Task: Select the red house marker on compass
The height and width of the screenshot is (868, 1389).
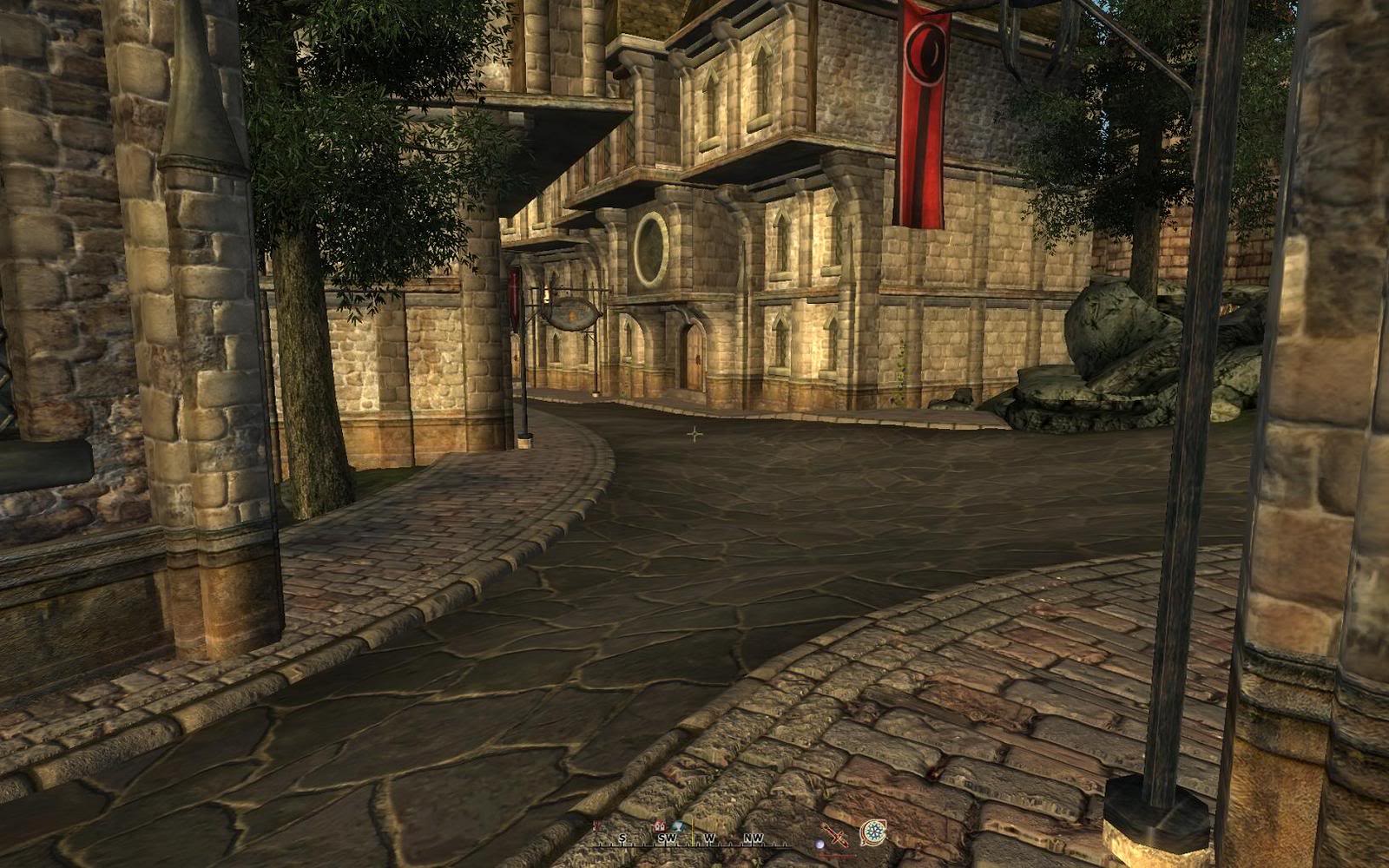Action: coord(660,825)
